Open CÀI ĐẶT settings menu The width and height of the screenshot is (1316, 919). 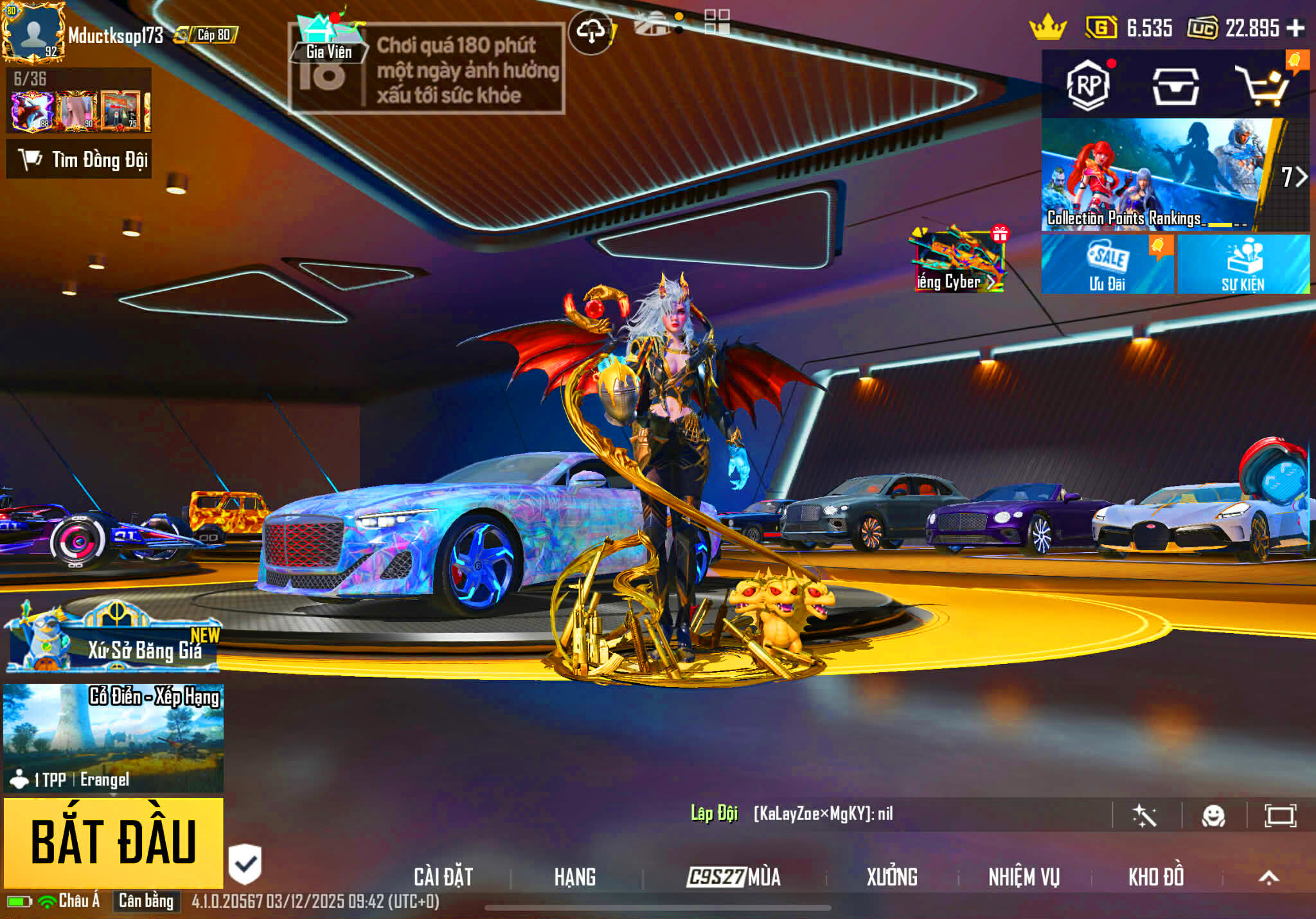click(x=443, y=877)
